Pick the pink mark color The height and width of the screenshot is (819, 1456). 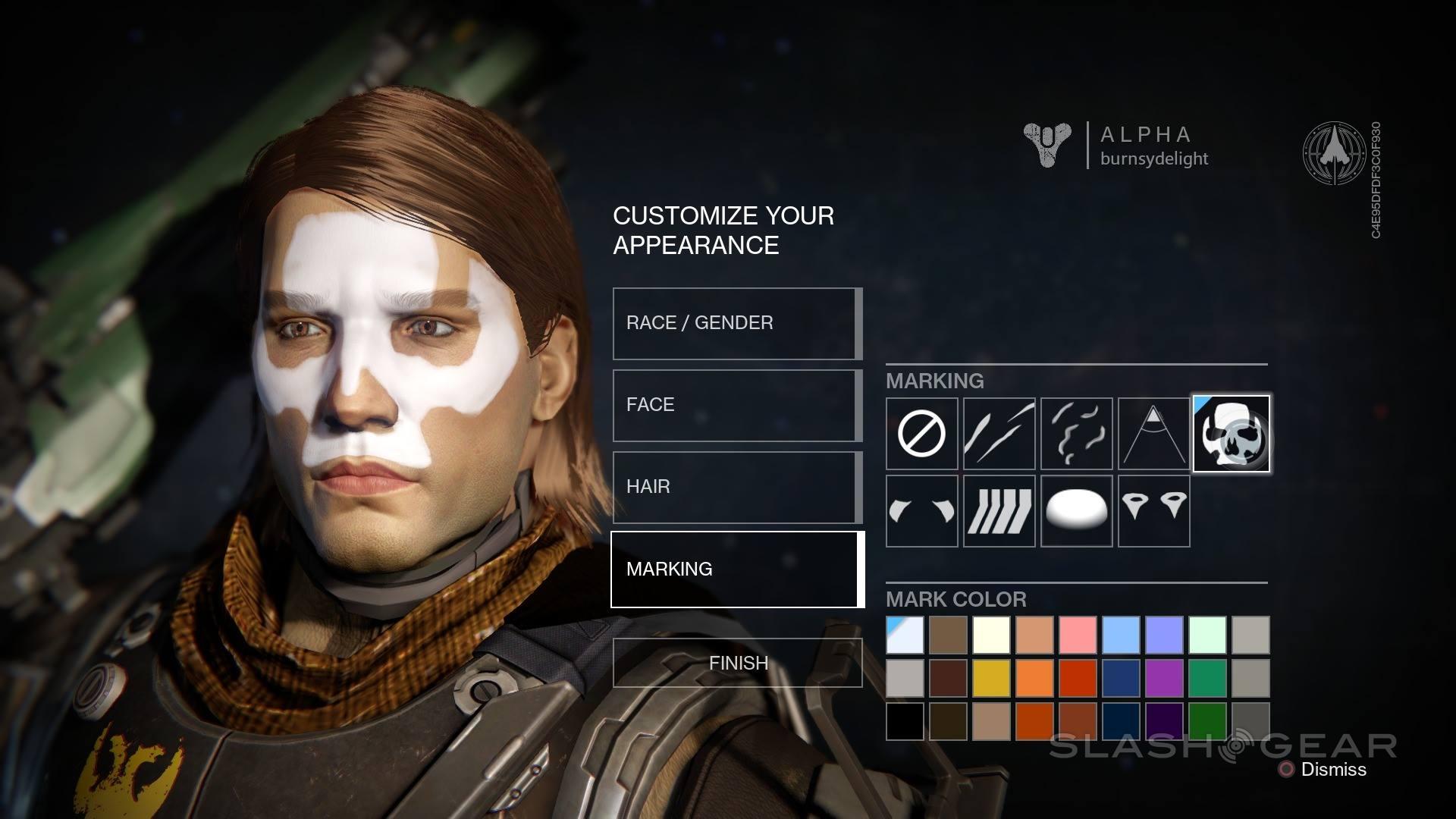[1078, 635]
